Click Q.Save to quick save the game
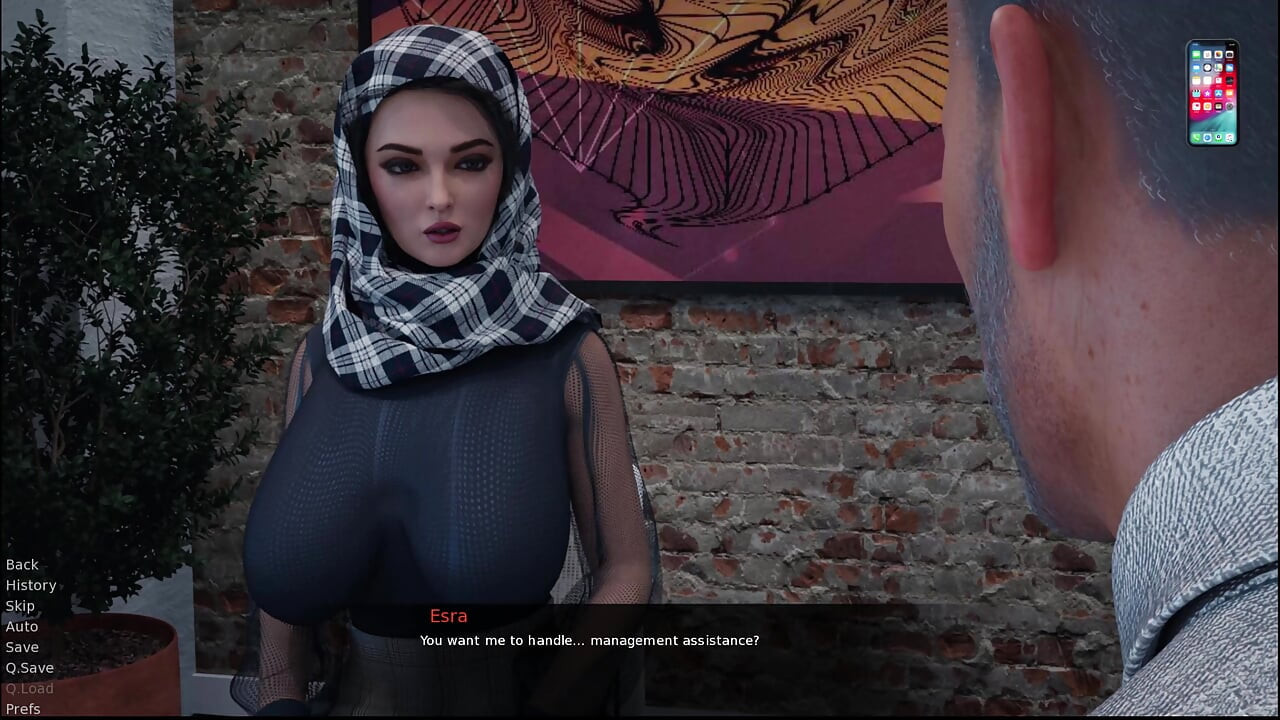 tap(30, 667)
